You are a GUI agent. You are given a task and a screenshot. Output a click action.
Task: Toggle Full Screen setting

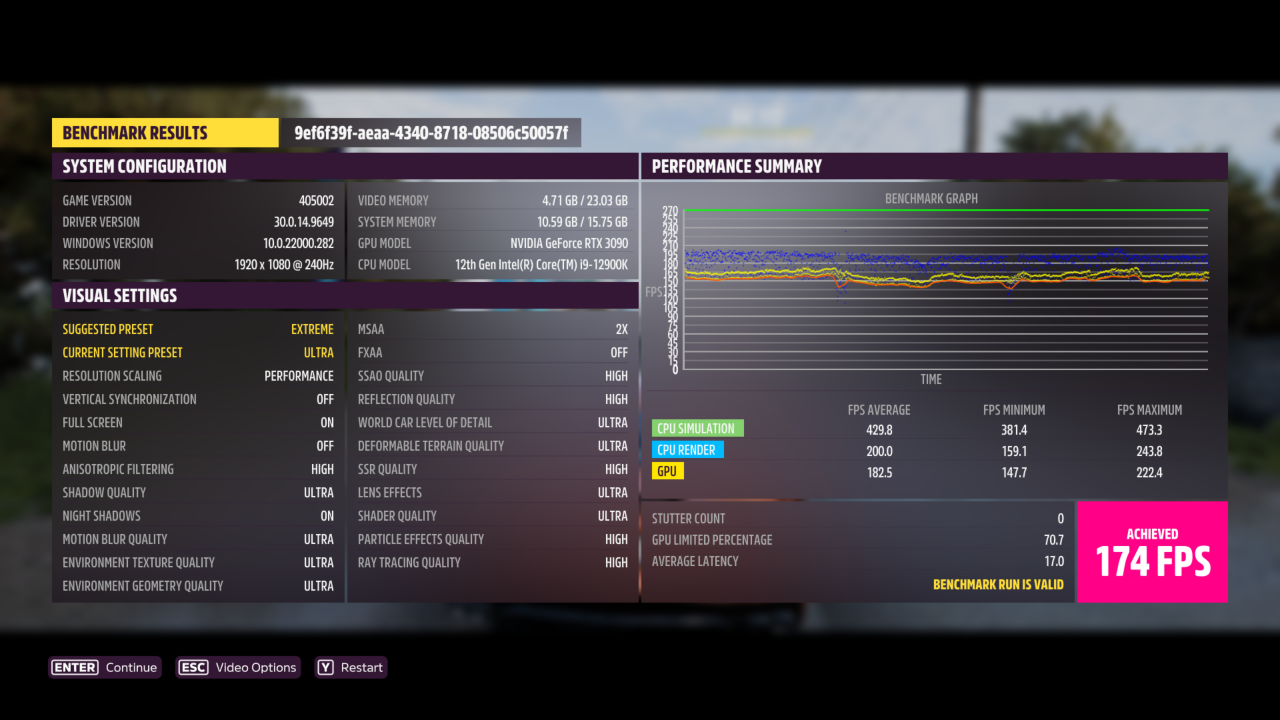pos(197,422)
